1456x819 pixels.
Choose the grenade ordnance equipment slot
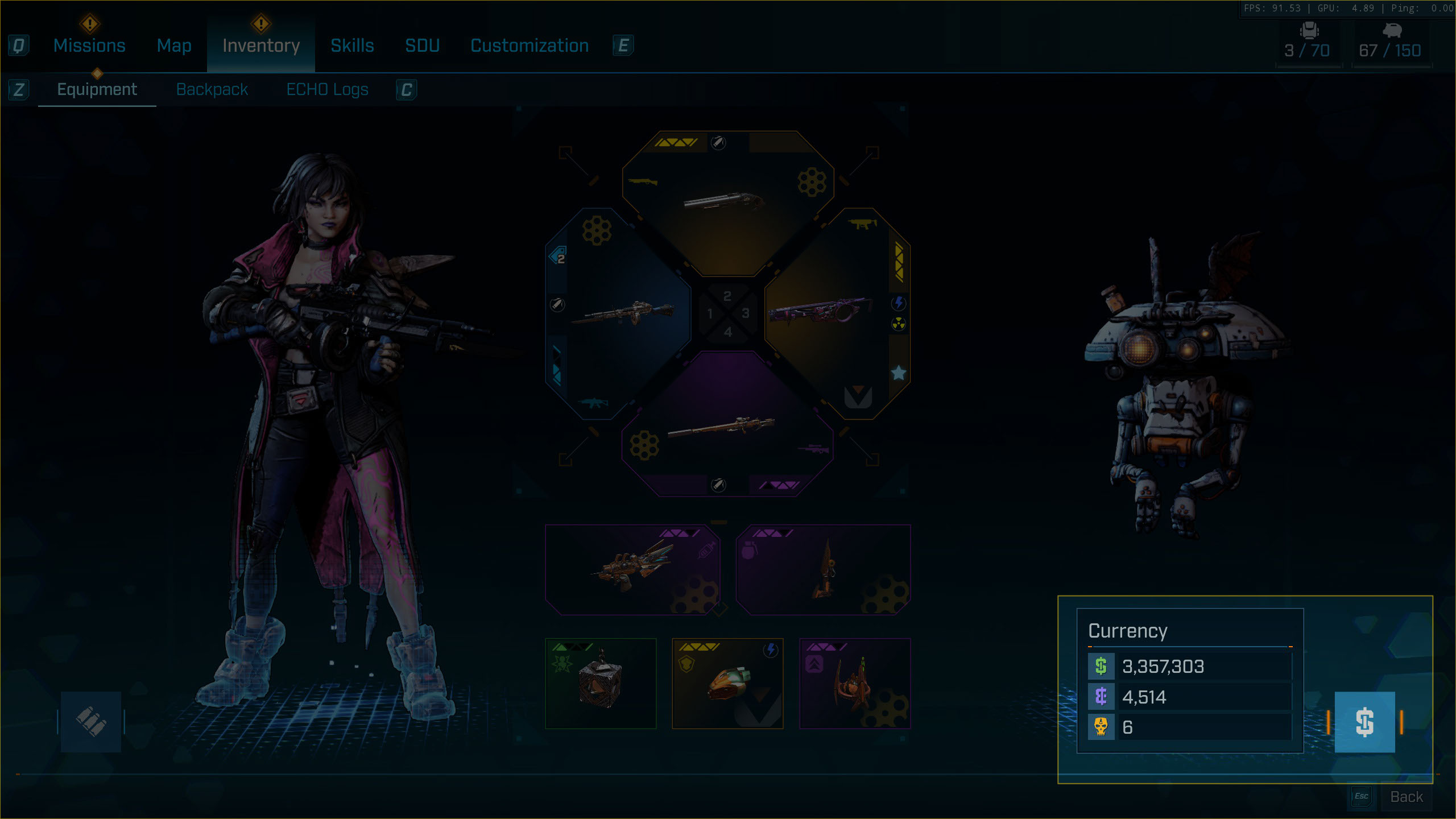[x=823, y=570]
